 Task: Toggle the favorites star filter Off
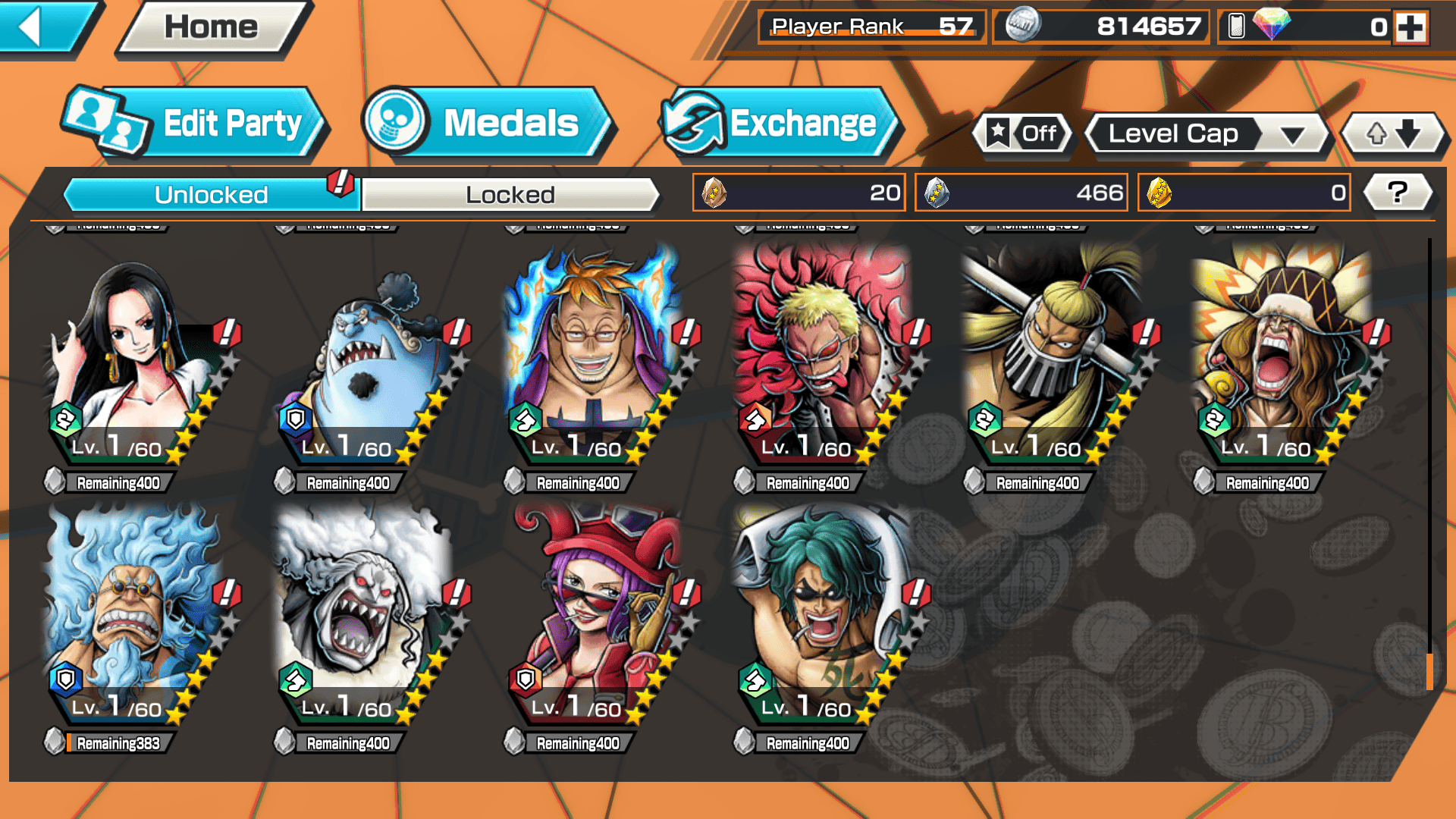pyautogui.click(x=1023, y=134)
